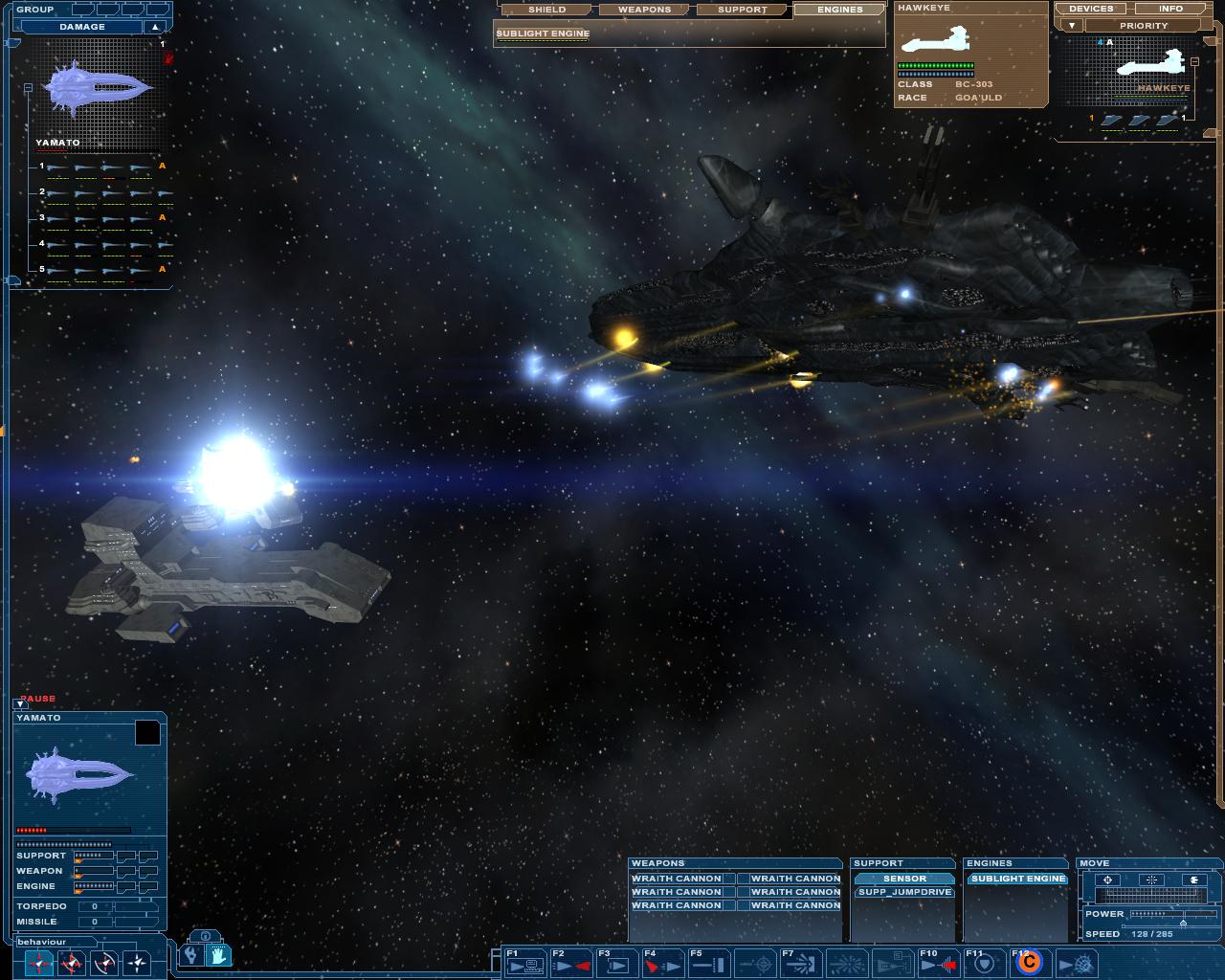Image resolution: width=1225 pixels, height=980 pixels.
Task: Select the Support target tab
Action: [743, 10]
